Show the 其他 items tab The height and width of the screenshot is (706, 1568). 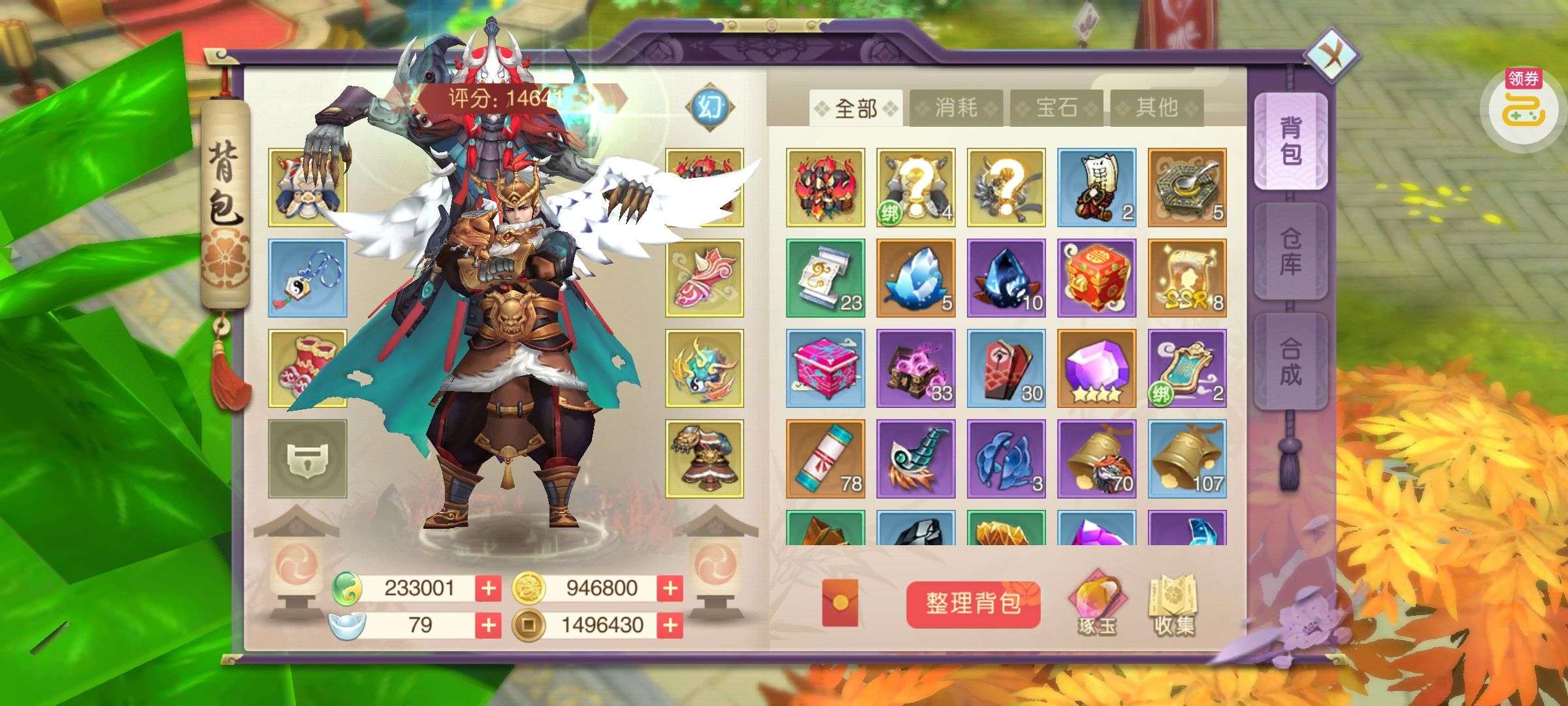[1156, 108]
